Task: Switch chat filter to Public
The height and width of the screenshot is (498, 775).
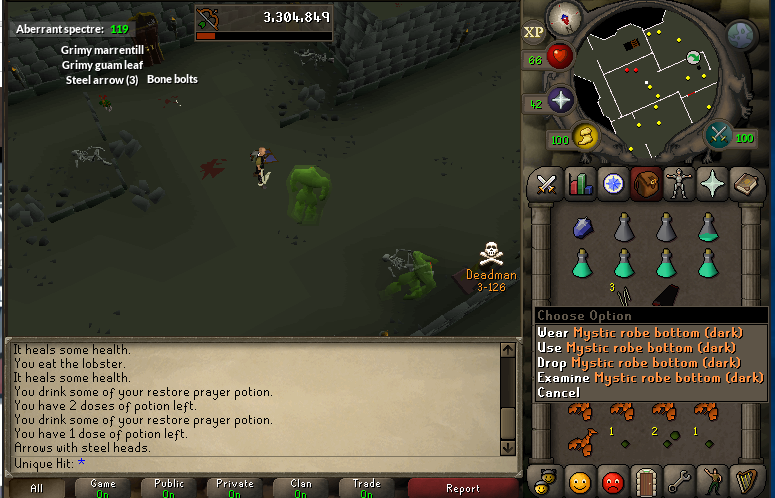Action: tap(168, 488)
